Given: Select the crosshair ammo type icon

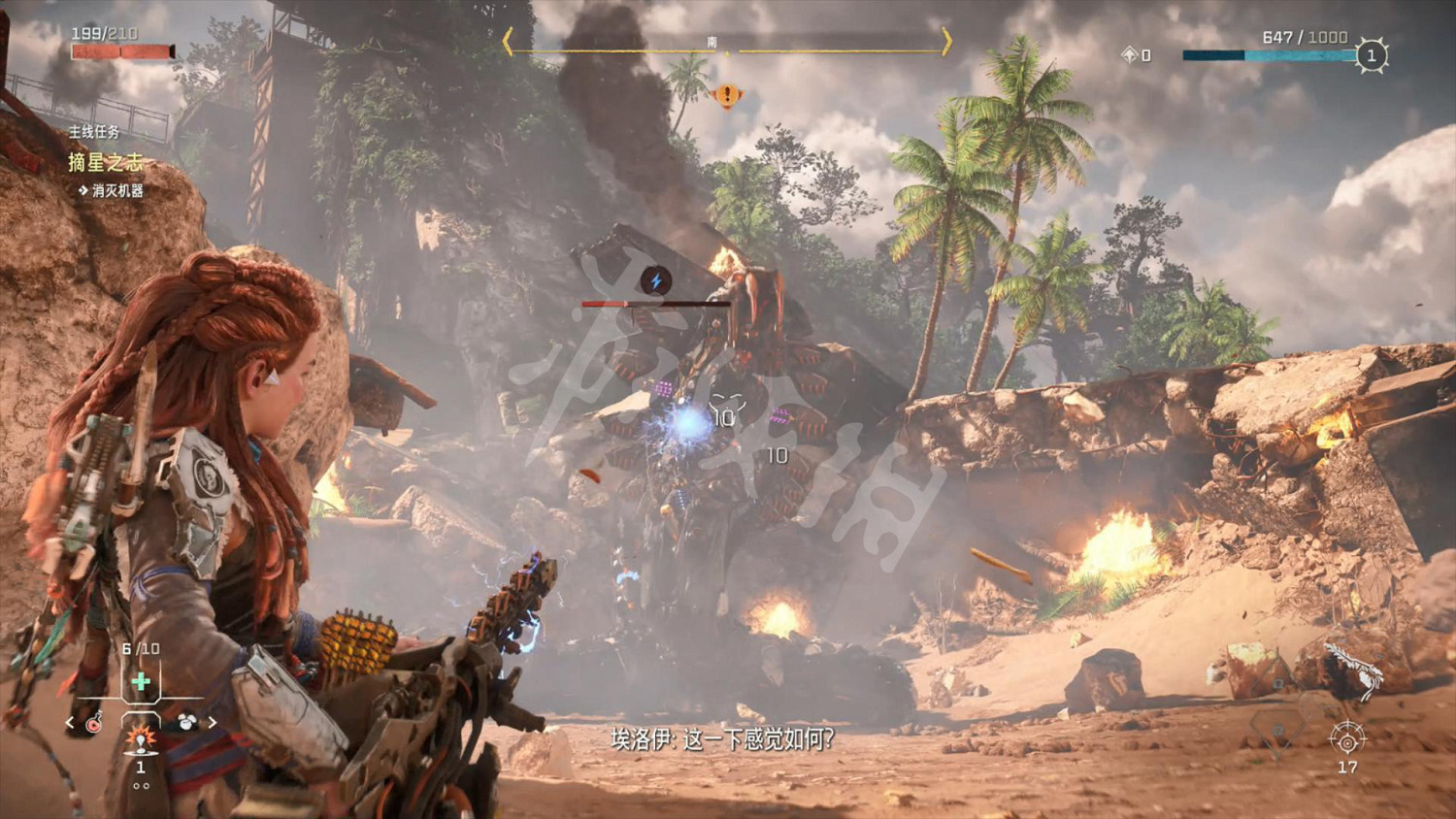Looking at the screenshot, I should (x=1347, y=739).
